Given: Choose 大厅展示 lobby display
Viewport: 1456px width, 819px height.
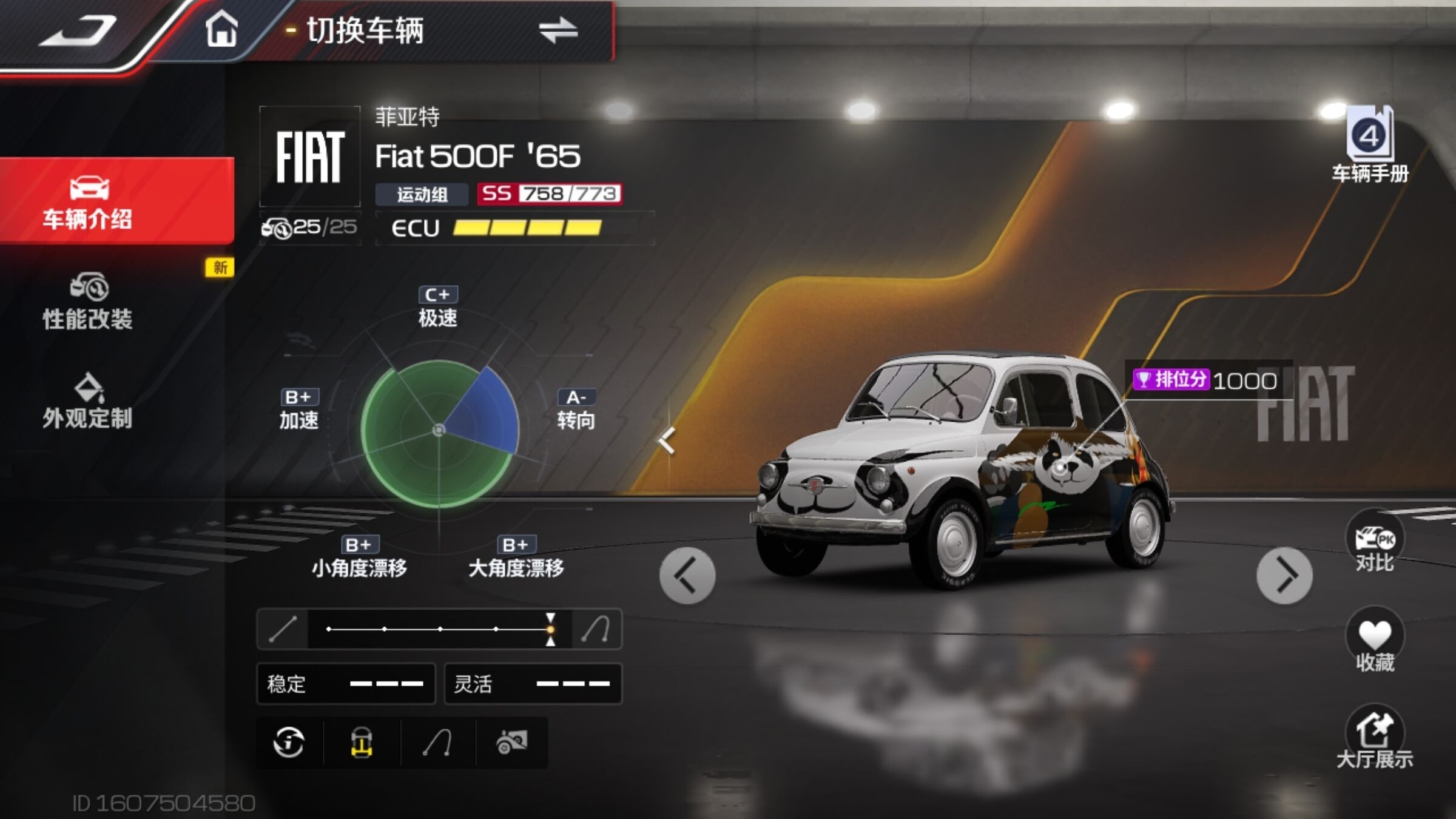Looking at the screenshot, I should click(1375, 738).
